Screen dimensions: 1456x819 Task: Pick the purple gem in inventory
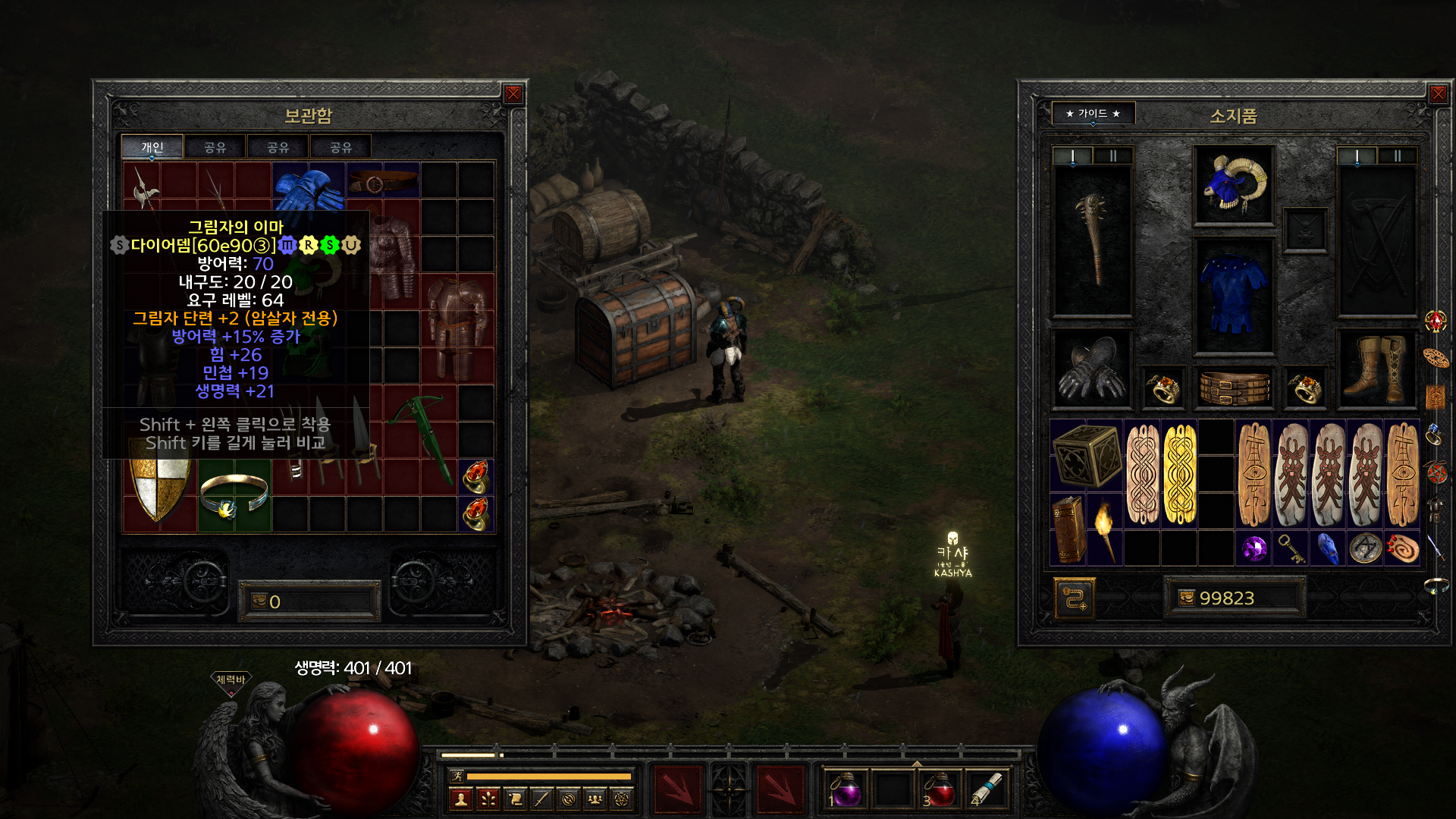(x=1254, y=548)
